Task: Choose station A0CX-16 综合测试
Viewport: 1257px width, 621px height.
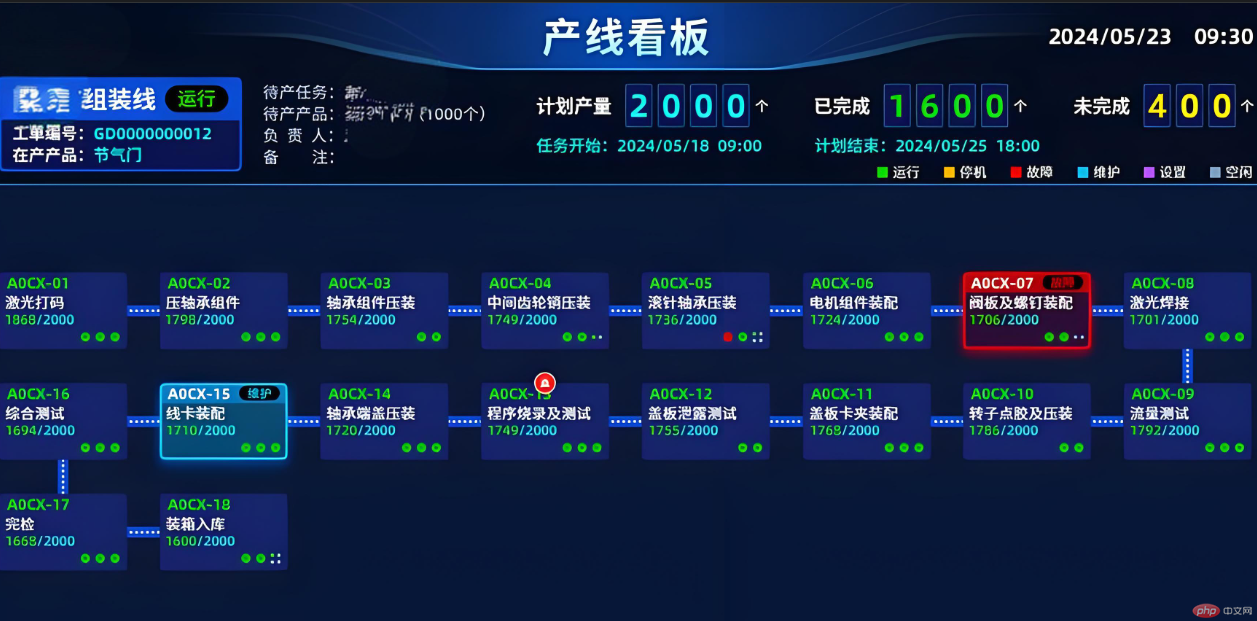Action: (63, 421)
